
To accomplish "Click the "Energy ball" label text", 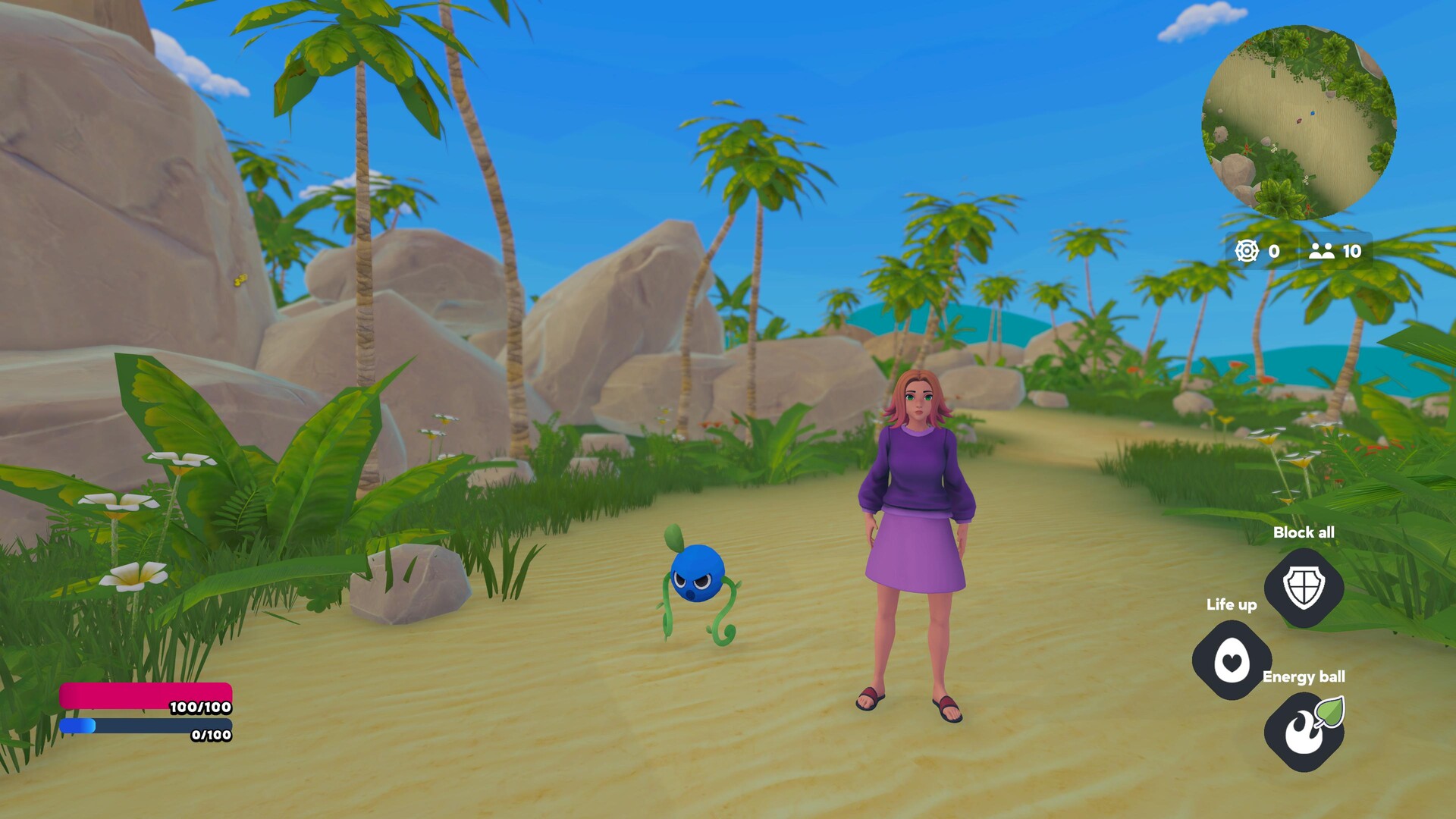I will [1304, 677].
